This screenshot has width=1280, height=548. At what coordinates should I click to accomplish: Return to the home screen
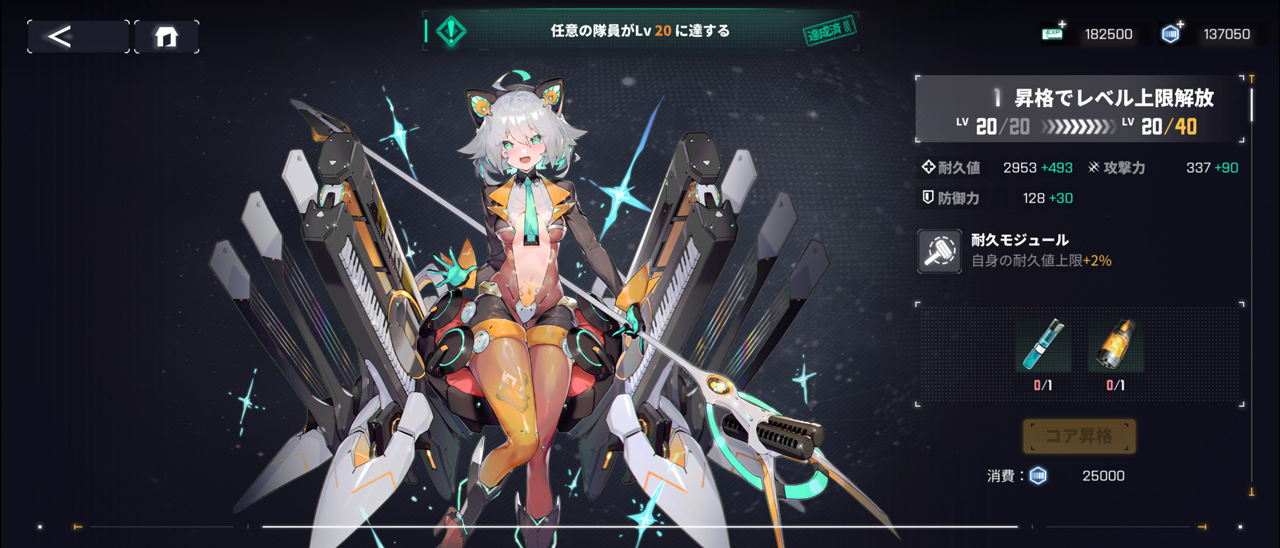point(166,37)
